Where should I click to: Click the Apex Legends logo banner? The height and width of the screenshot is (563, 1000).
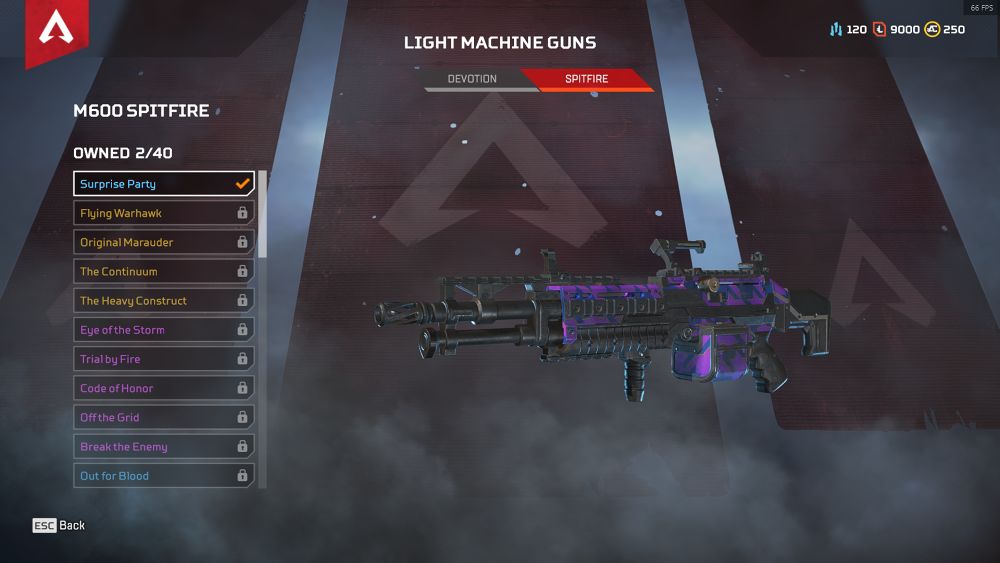point(56,30)
